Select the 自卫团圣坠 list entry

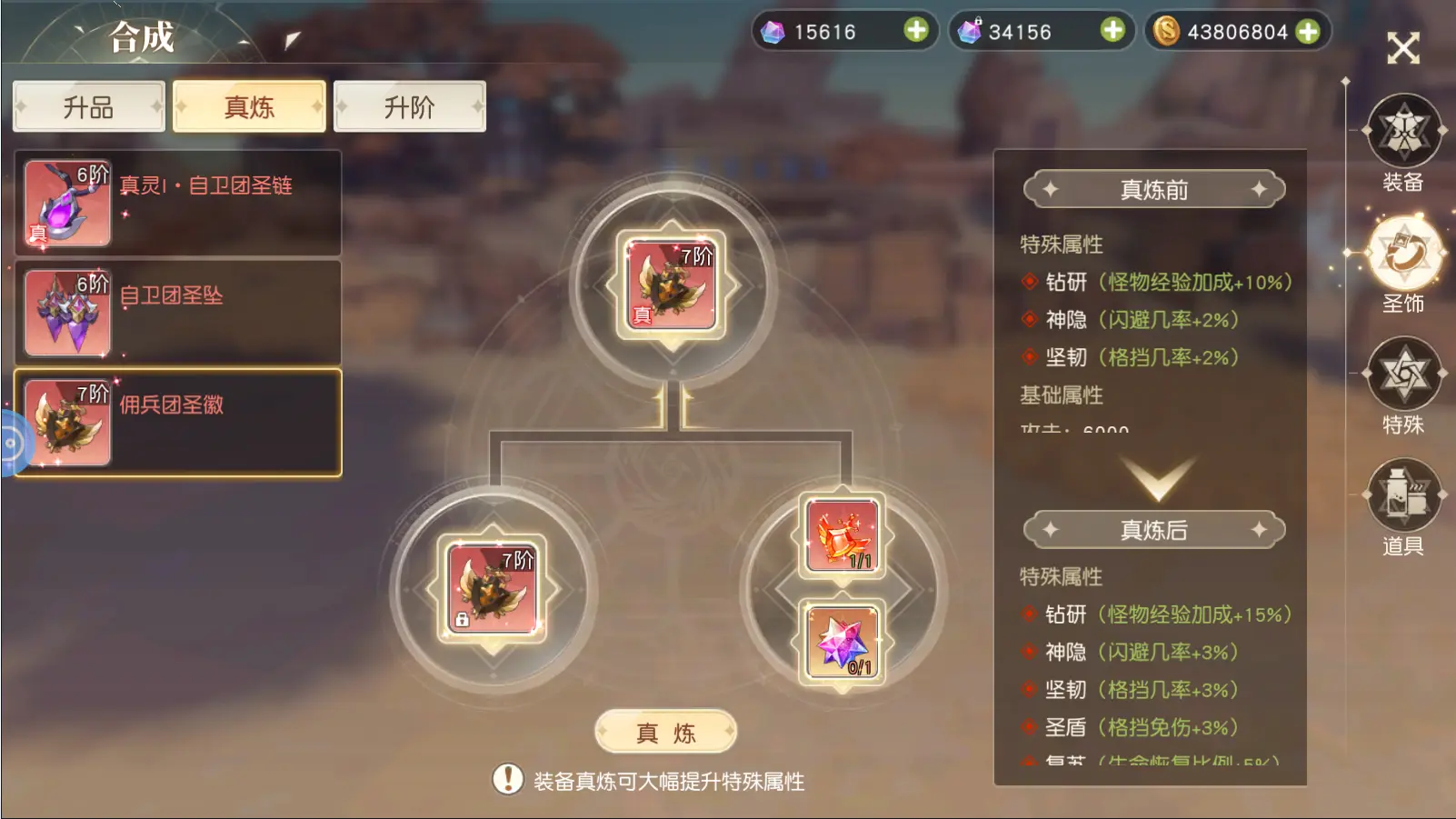coord(178,314)
